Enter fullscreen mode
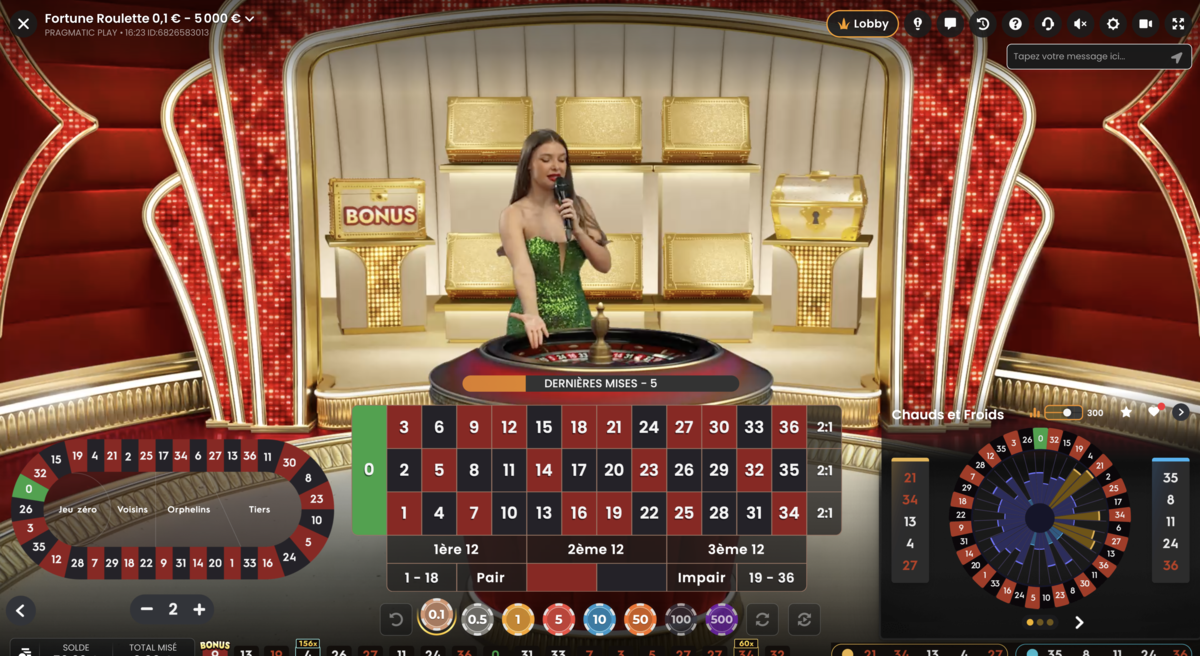Screen dimensions: 1200x656 tap(1178, 24)
